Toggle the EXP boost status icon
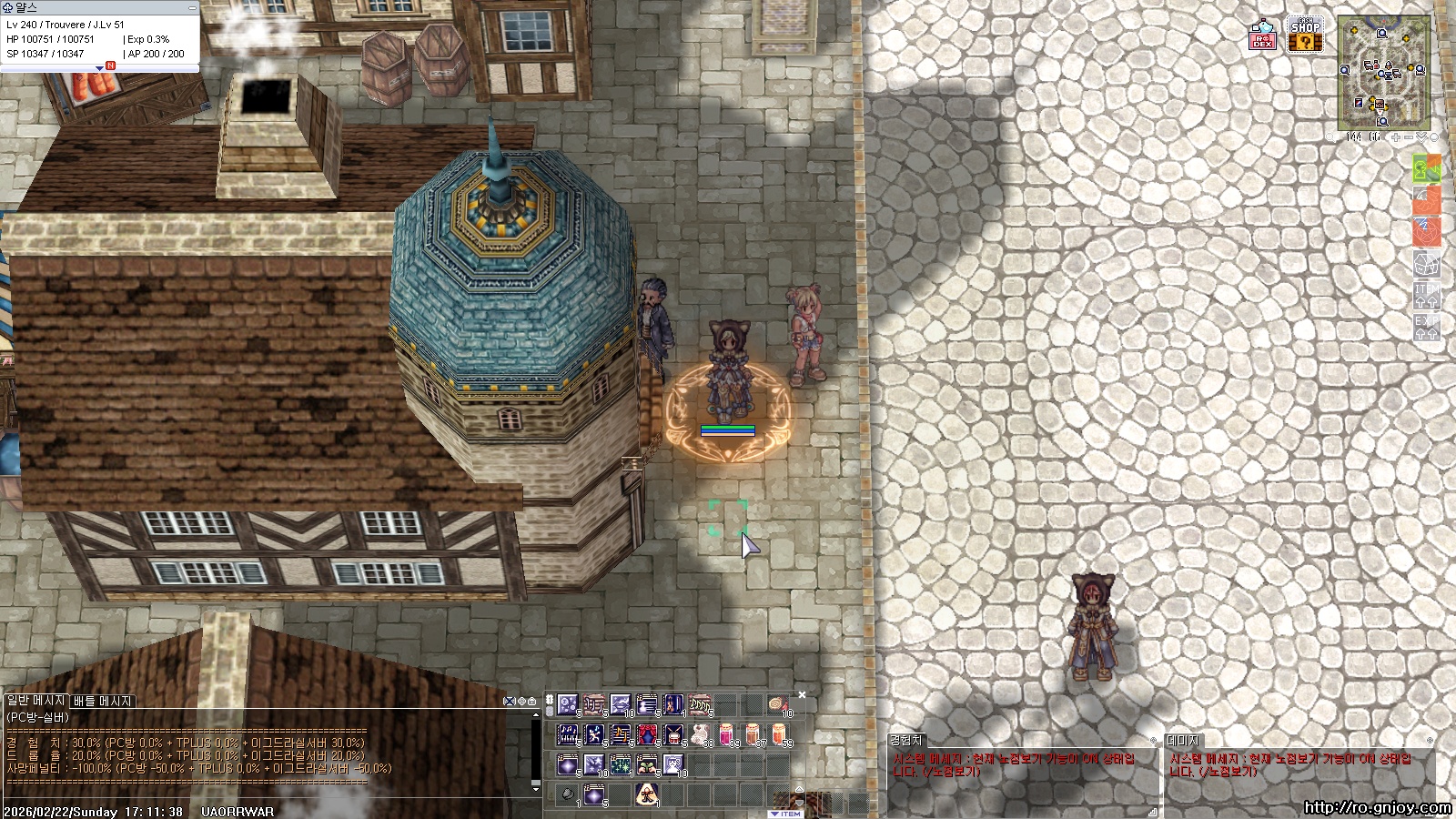Viewport: 1456px width, 819px height. coord(1426,328)
